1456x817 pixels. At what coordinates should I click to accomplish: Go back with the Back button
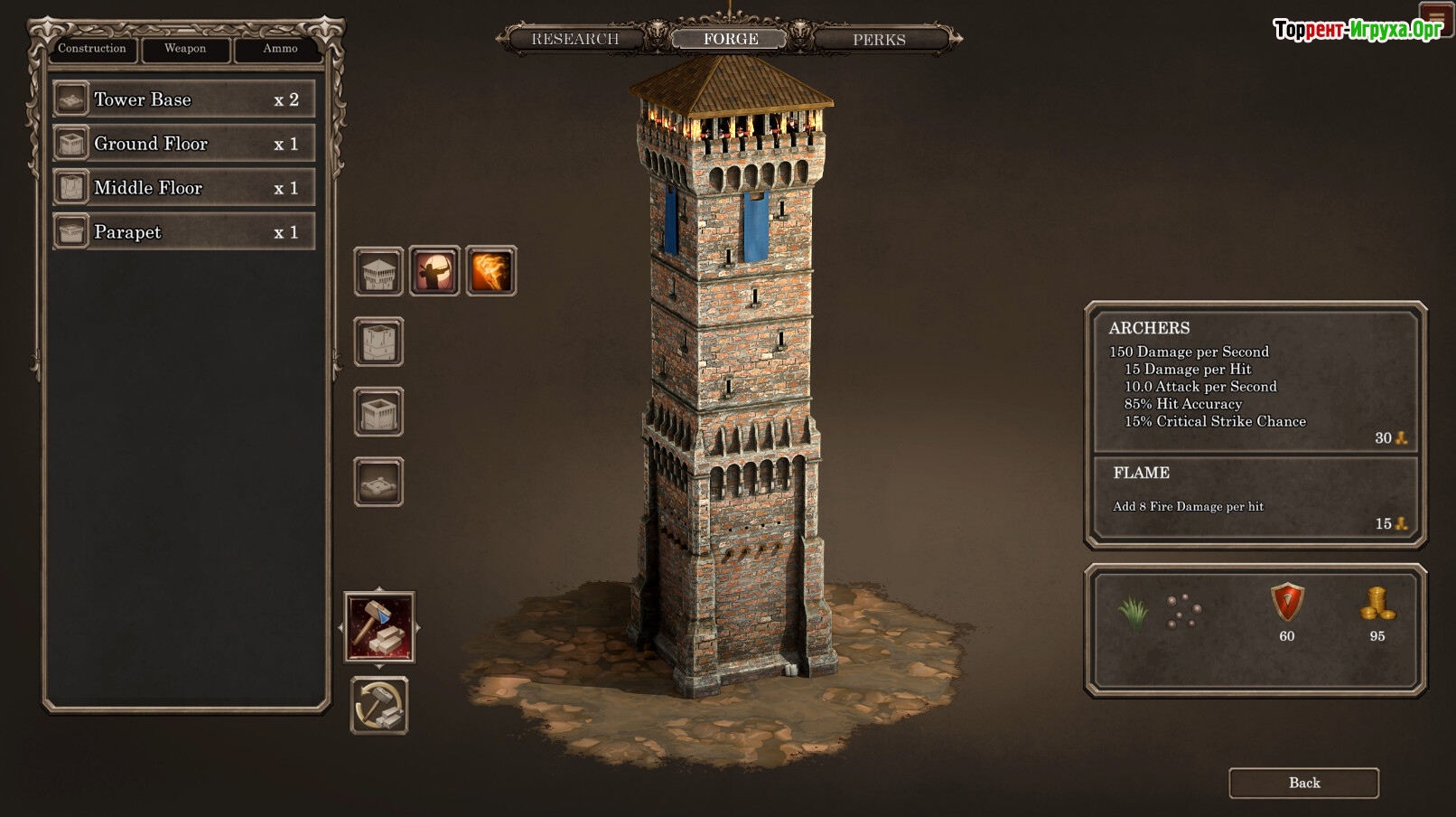(x=1303, y=783)
